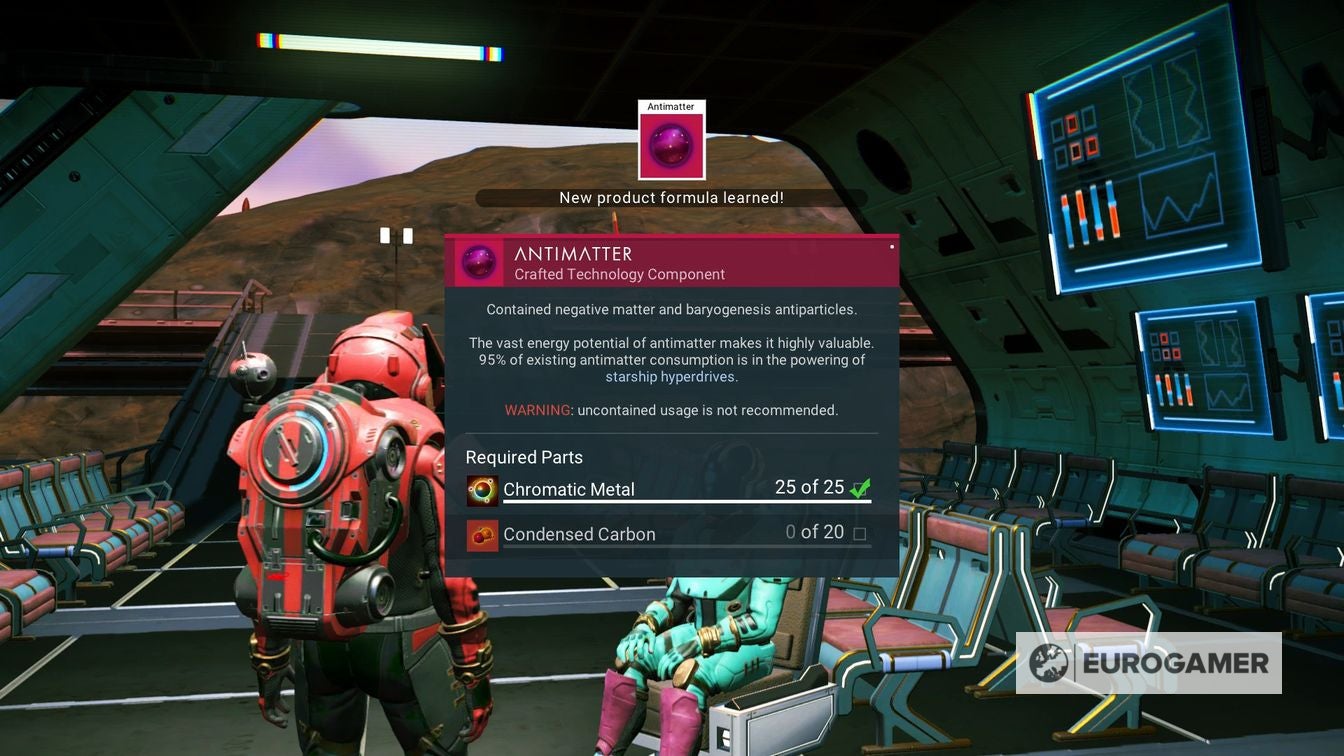Click the small dot at the panel's top-right corner

pyautogui.click(x=891, y=247)
